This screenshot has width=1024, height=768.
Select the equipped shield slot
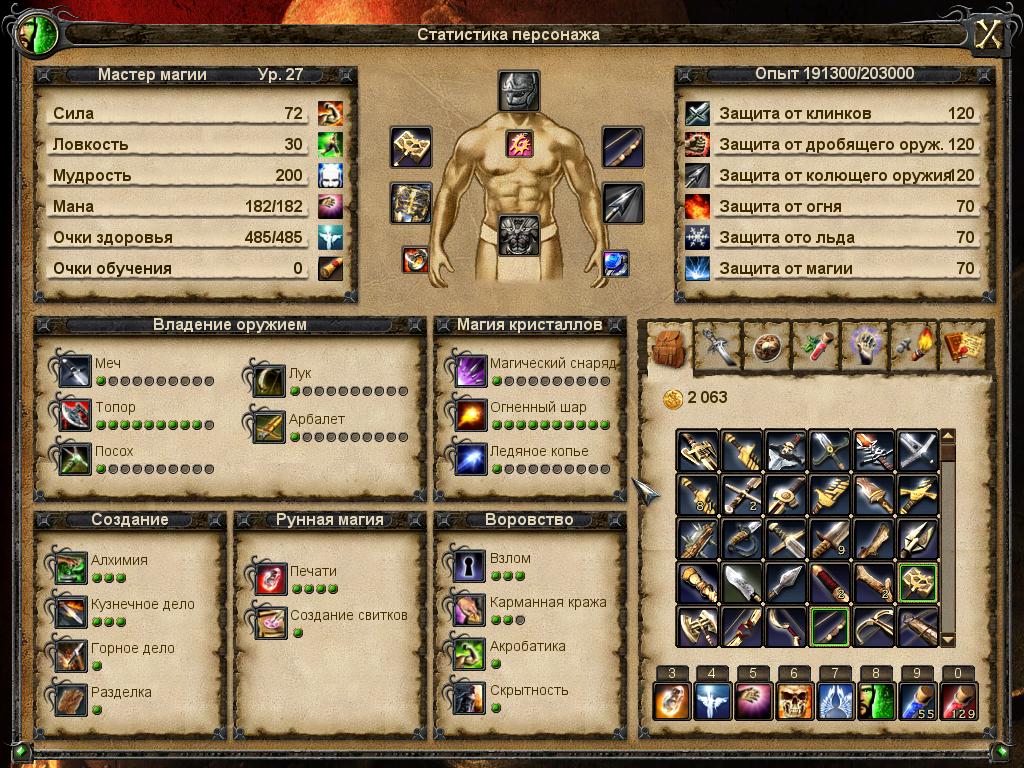coord(411,203)
